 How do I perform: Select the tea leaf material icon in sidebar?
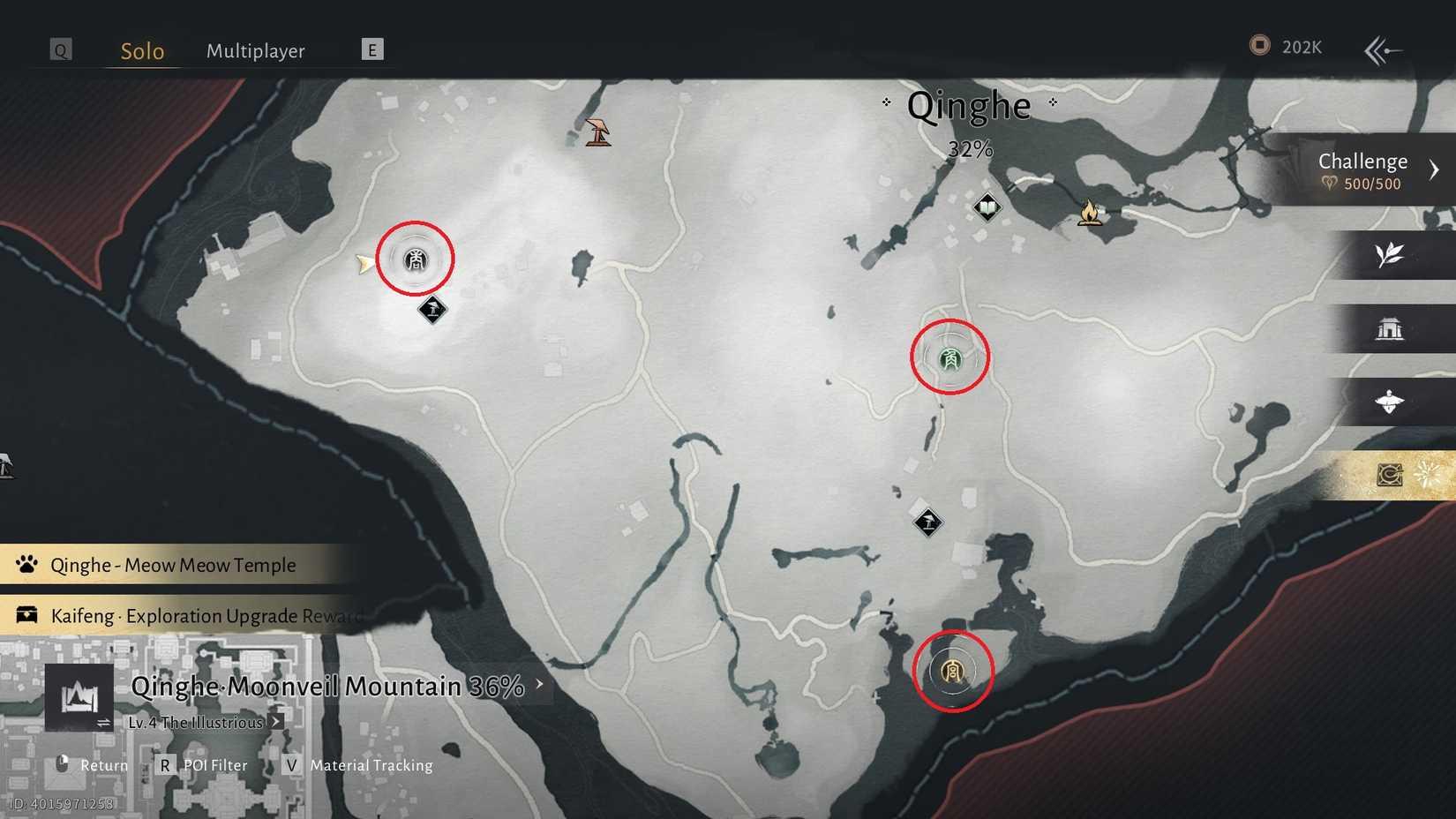(1390, 255)
